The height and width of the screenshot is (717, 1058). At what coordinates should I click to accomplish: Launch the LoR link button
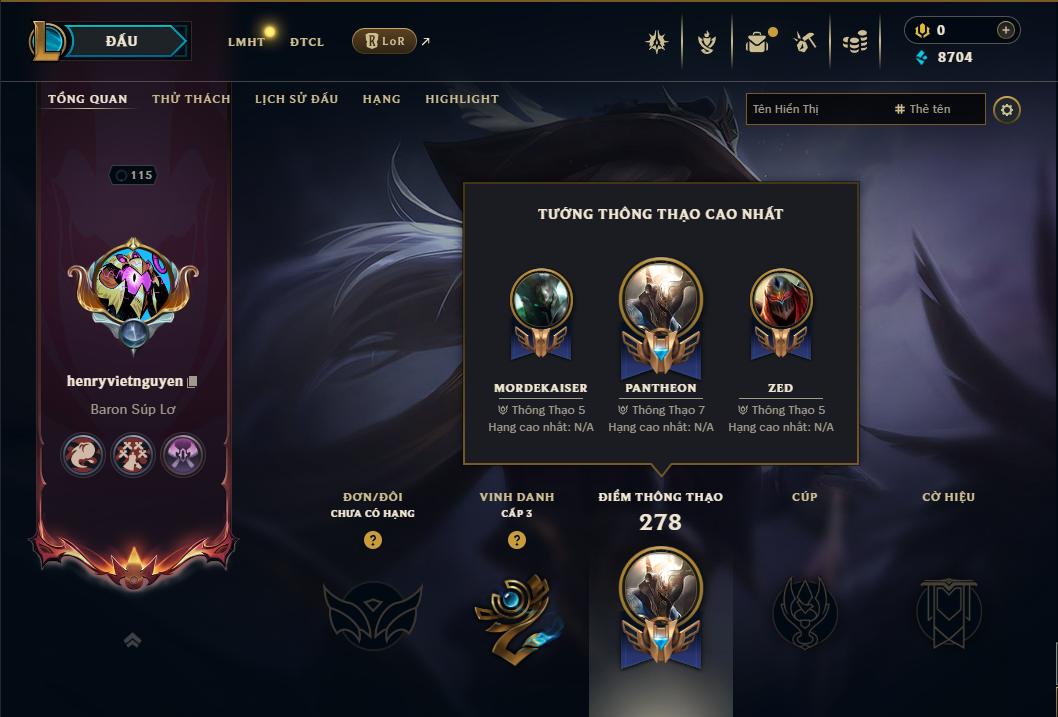coord(384,41)
